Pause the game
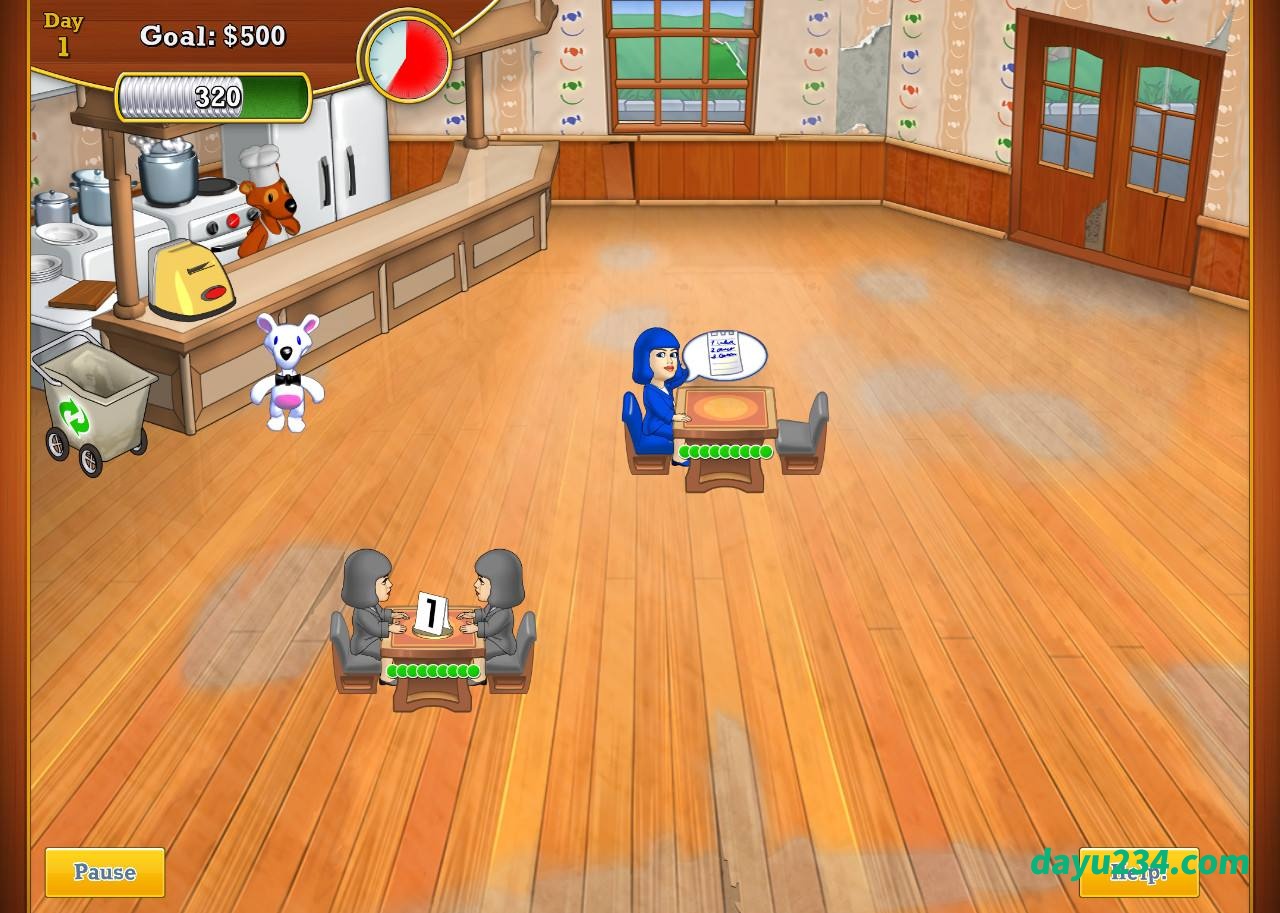Viewport: 1280px width, 913px height. point(105,872)
